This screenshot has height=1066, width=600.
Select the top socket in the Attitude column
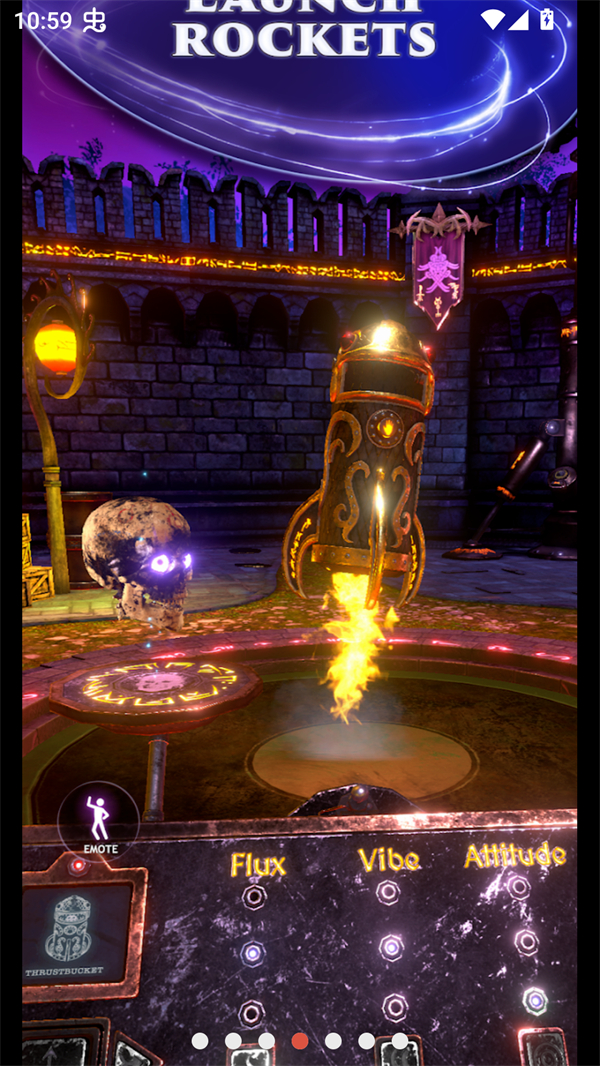518,886
